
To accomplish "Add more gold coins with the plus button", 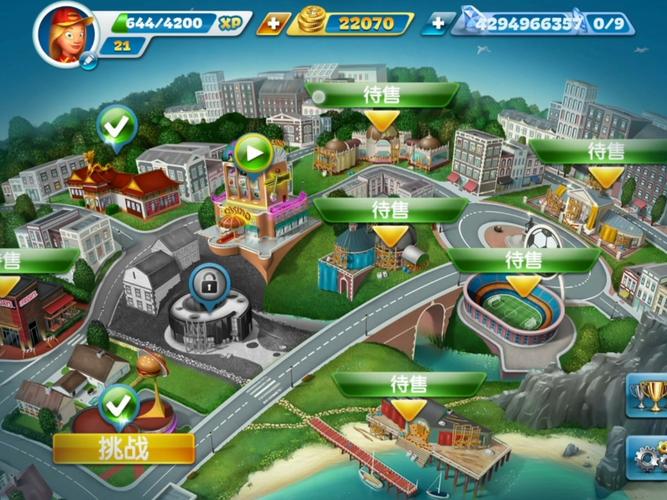I will tap(273, 23).
